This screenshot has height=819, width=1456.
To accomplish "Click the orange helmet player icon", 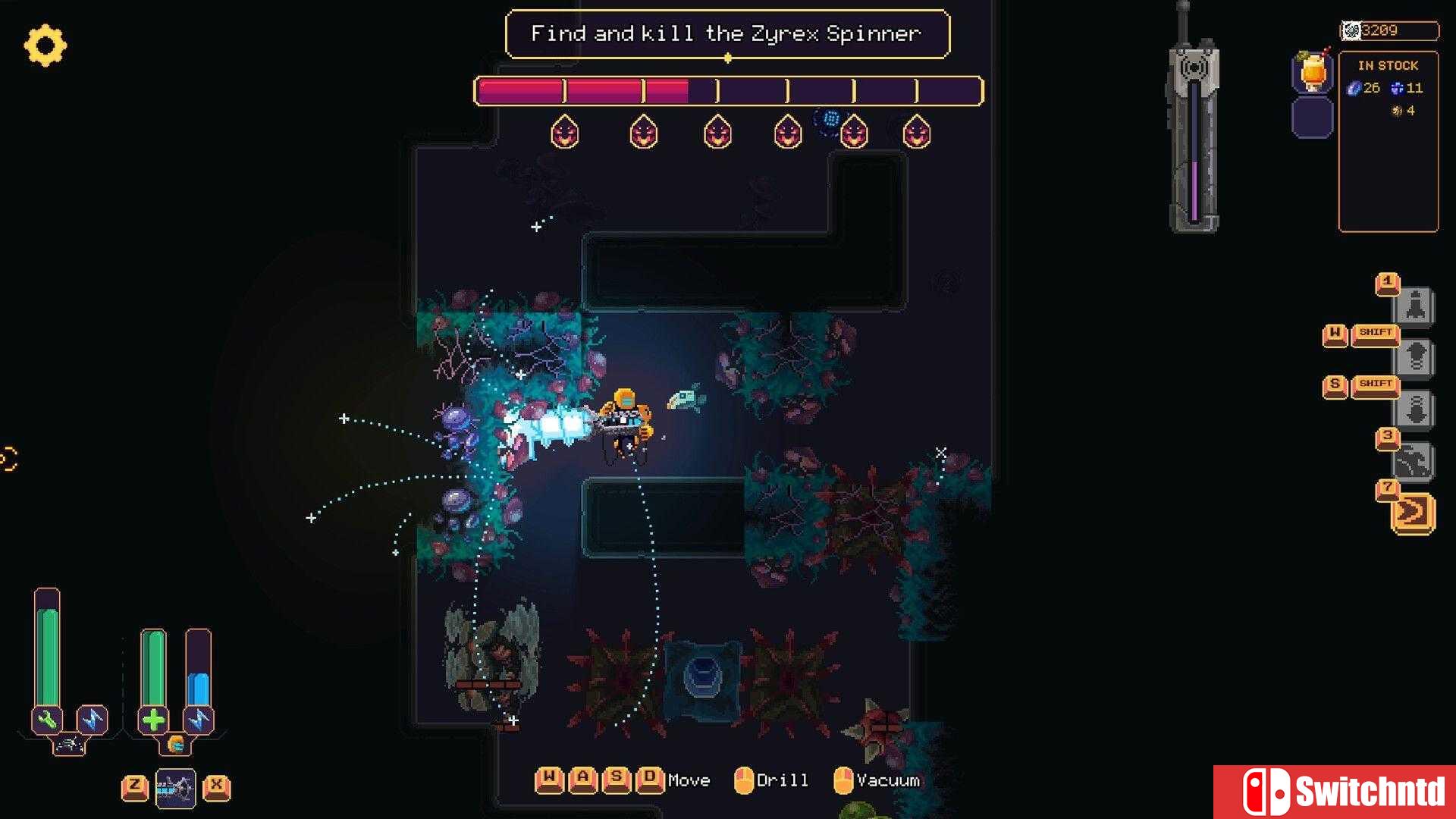I will pos(176,745).
